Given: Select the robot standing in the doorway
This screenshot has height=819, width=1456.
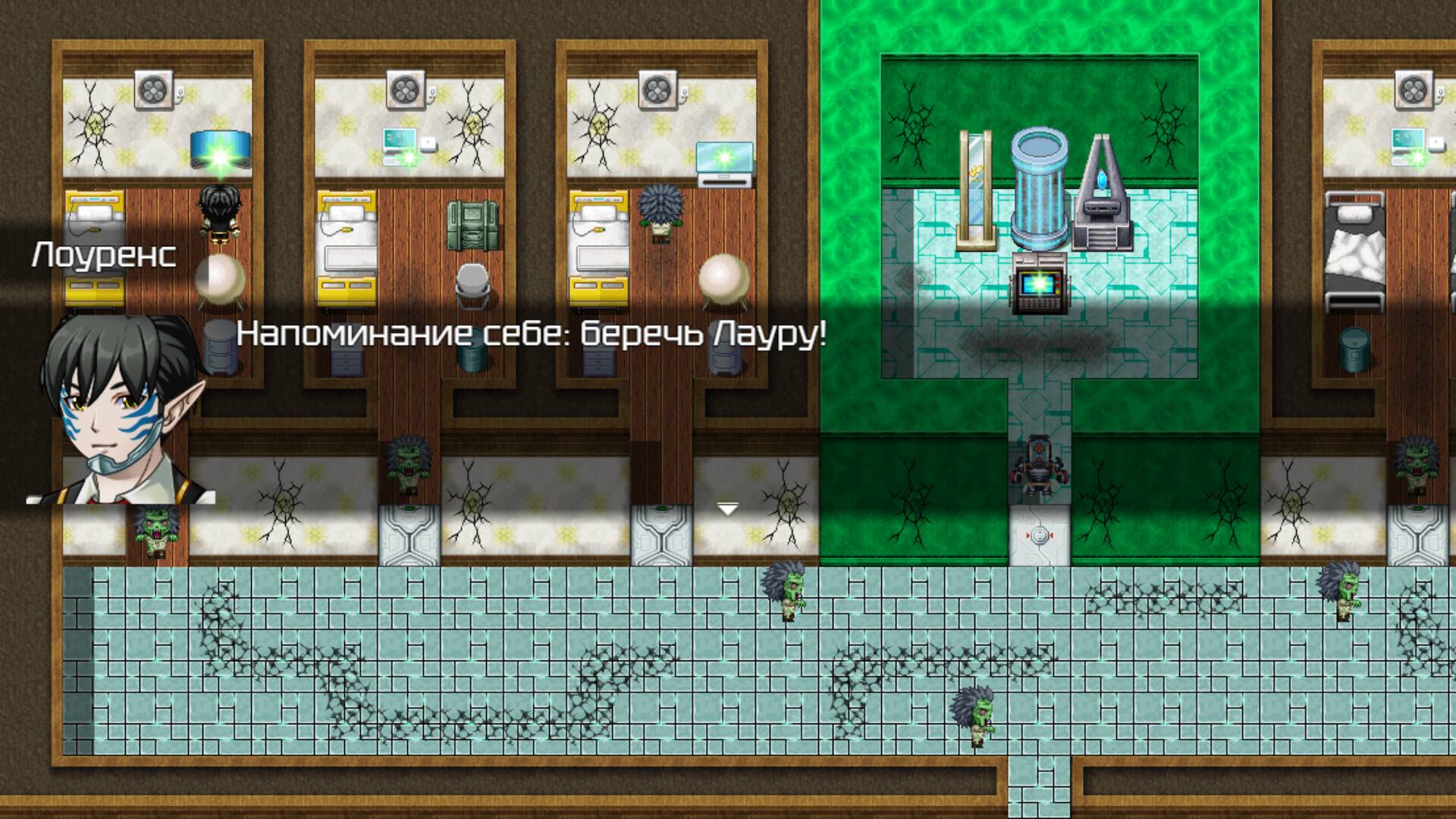Looking at the screenshot, I should pos(1040,466).
